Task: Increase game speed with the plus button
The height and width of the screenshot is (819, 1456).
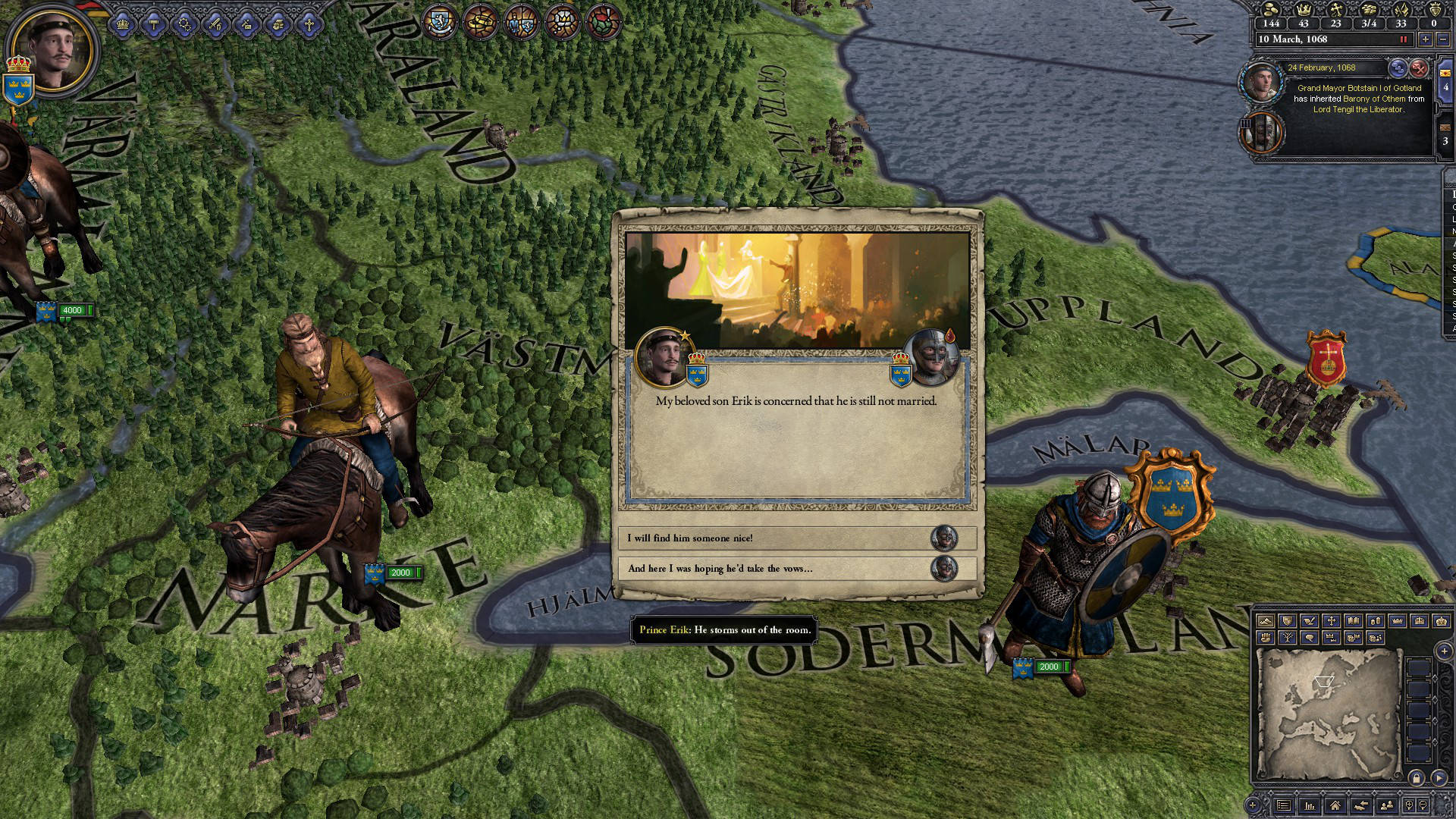Action: [x=1426, y=39]
